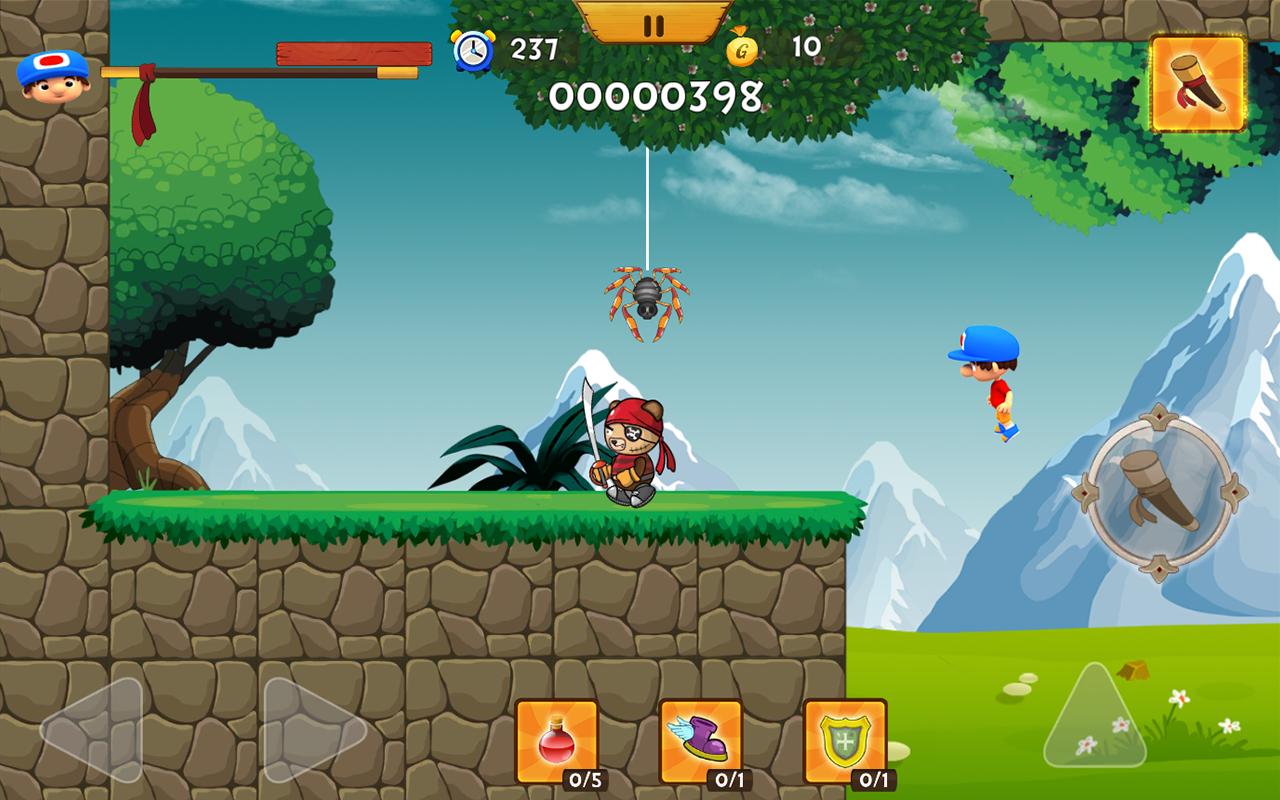Click the blue alarm clock timer icon
This screenshot has height=800, width=1280.
tap(473, 49)
